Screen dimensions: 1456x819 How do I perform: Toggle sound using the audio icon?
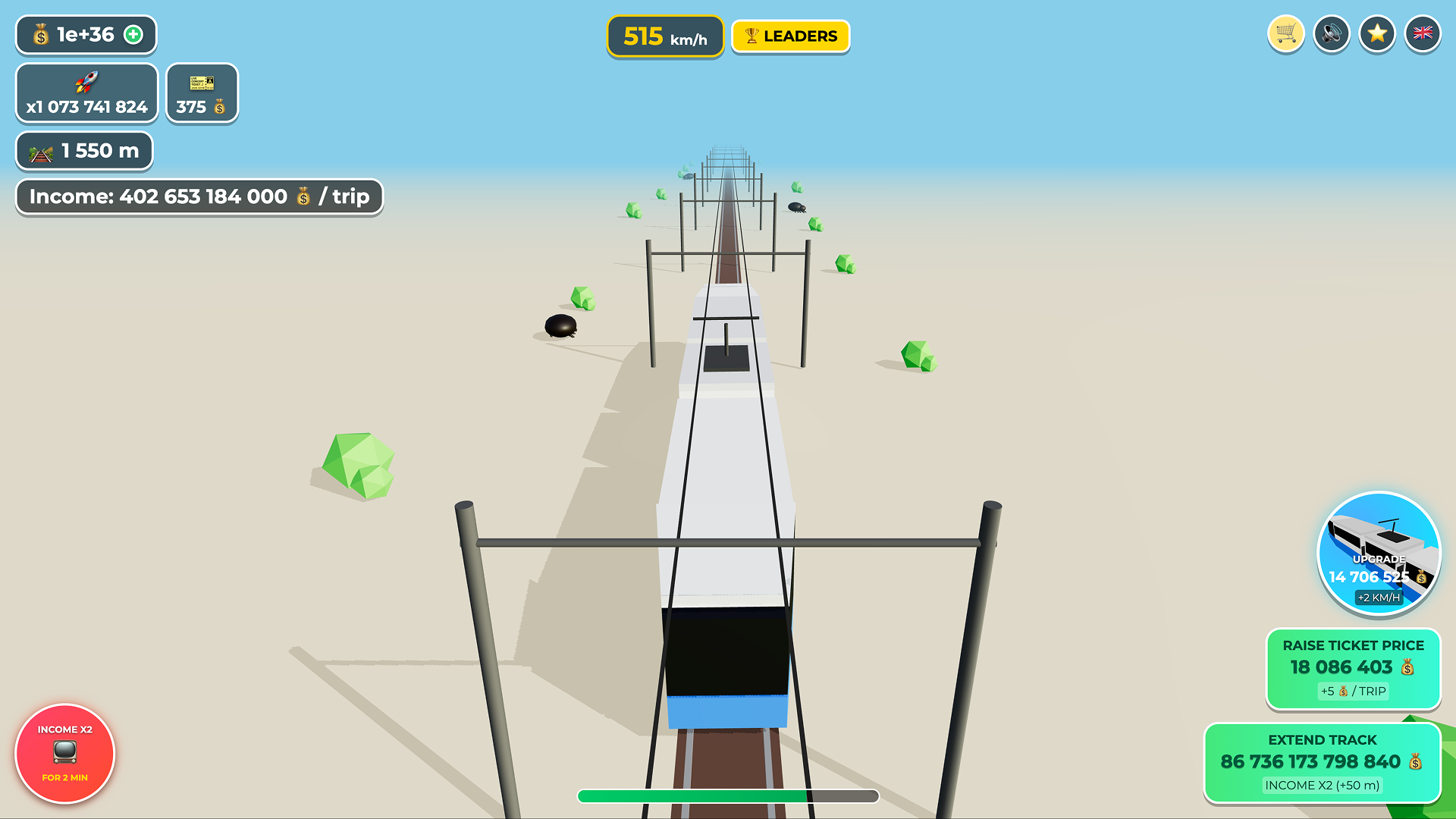tap(1331, 33)
